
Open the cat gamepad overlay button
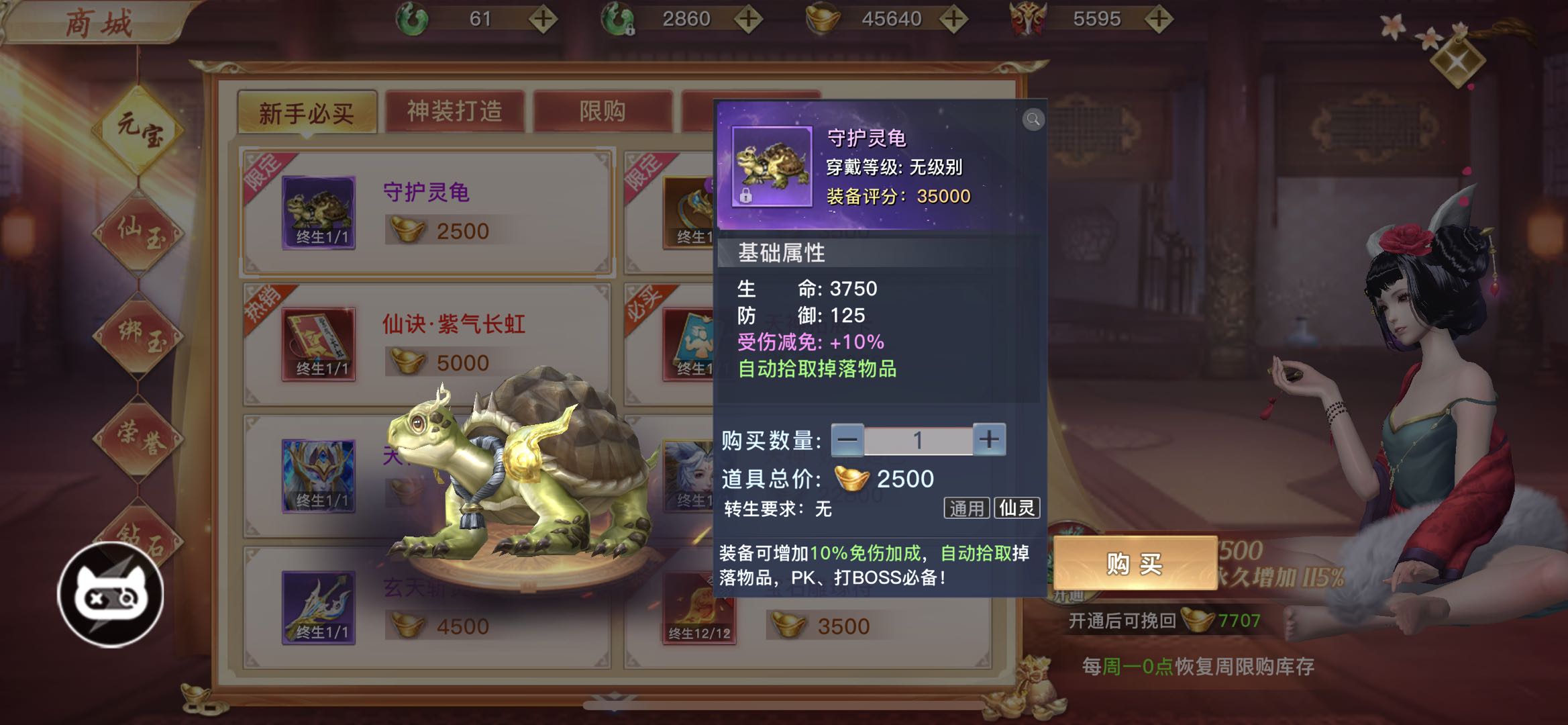pyautogui.click(x=111, y=595)
